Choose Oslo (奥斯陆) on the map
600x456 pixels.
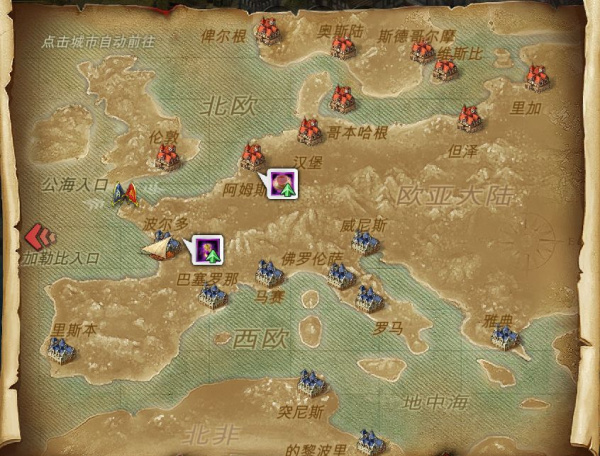tap(344, 46)
